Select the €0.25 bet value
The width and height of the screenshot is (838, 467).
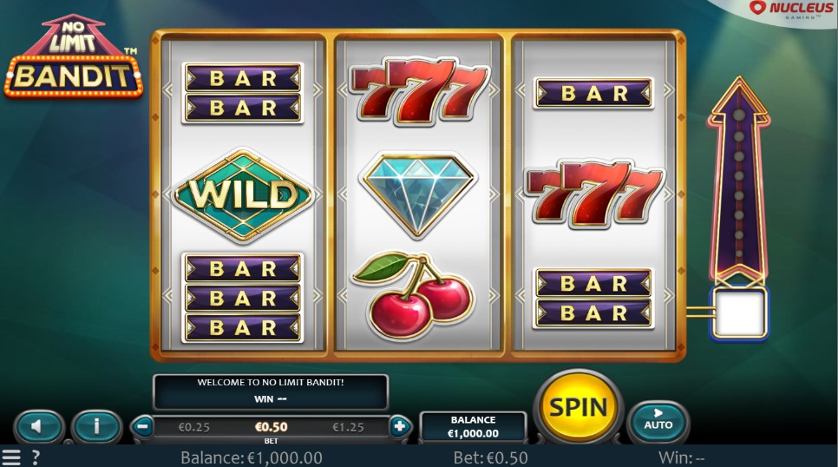(x=192, y=427)
